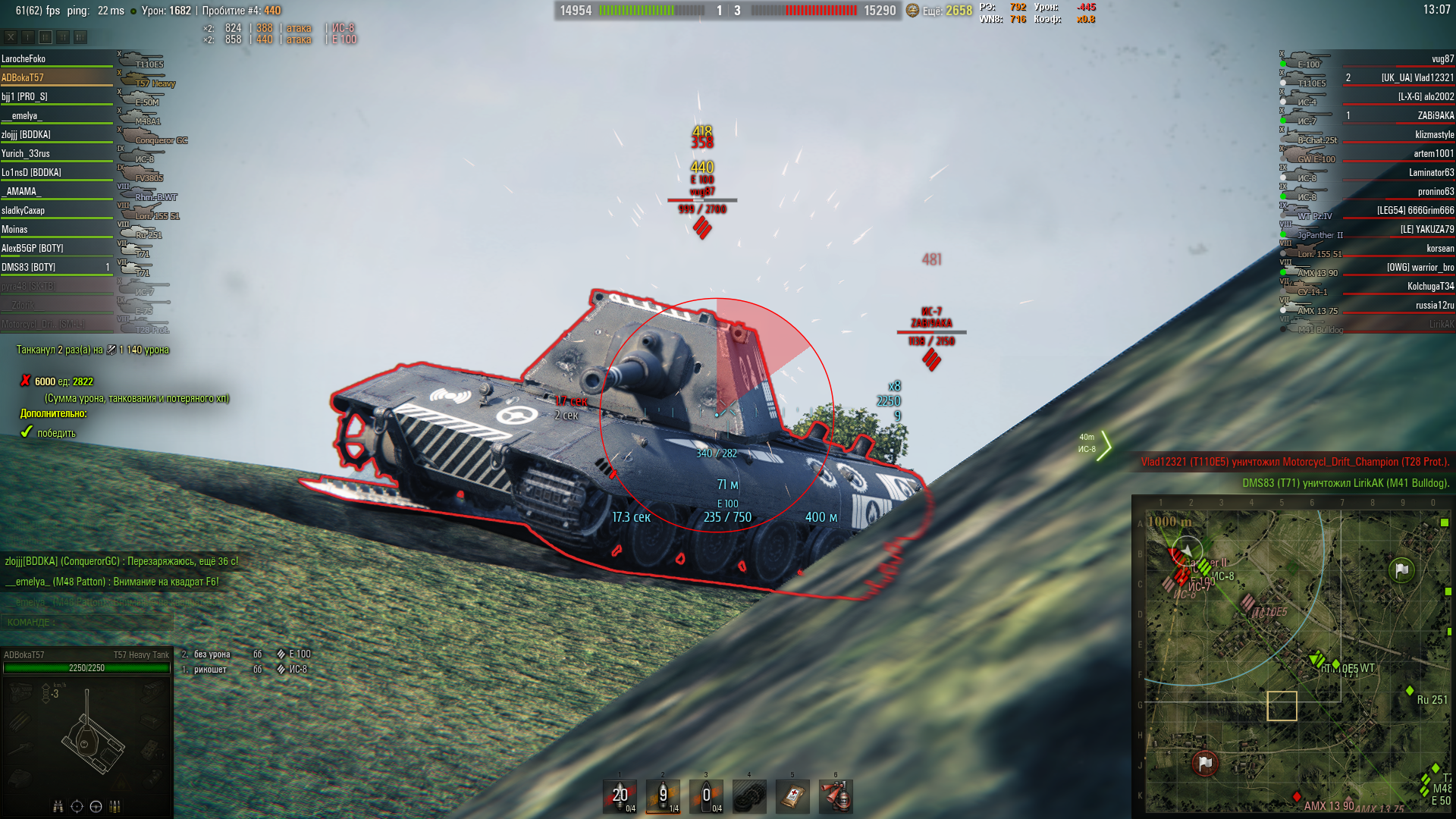The height and width of the screenshot is (819, 1456).
Task: Select the armor-piercing shell slot with 20 rounds
Action: pos(620,796)
